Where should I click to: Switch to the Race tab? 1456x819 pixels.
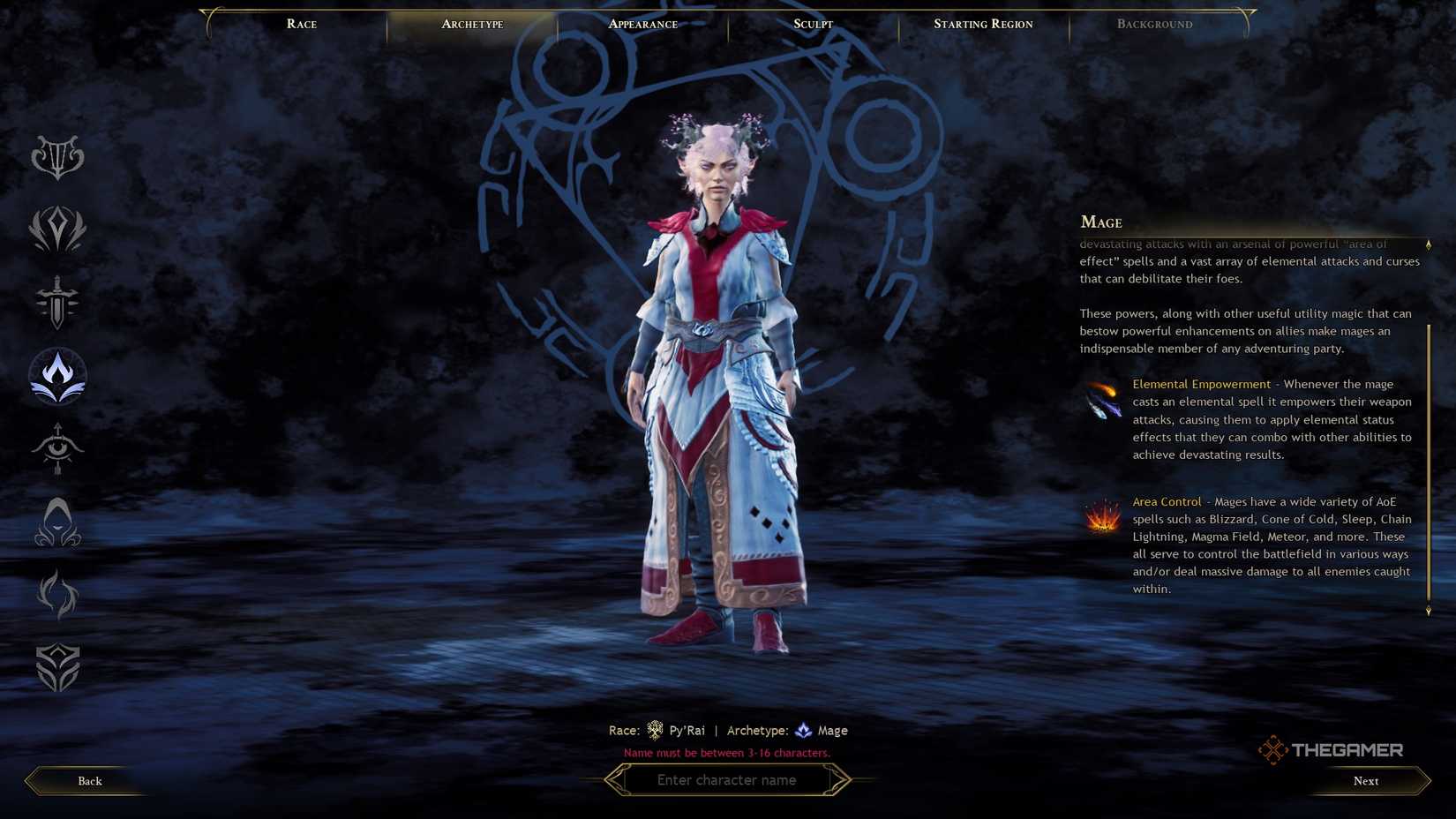coord(301,24)
